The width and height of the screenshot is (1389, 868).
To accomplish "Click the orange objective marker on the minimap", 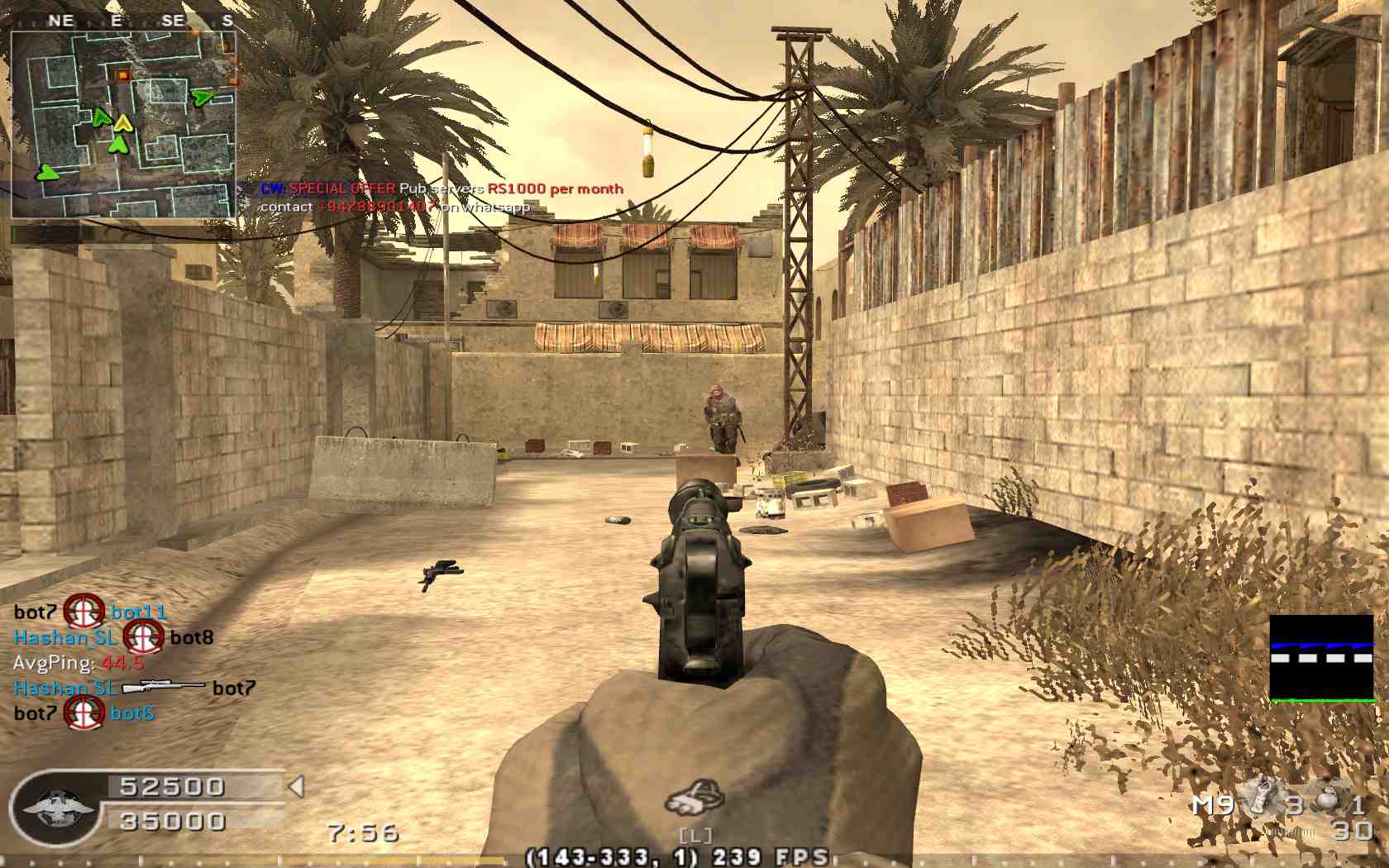I will 123,76.
